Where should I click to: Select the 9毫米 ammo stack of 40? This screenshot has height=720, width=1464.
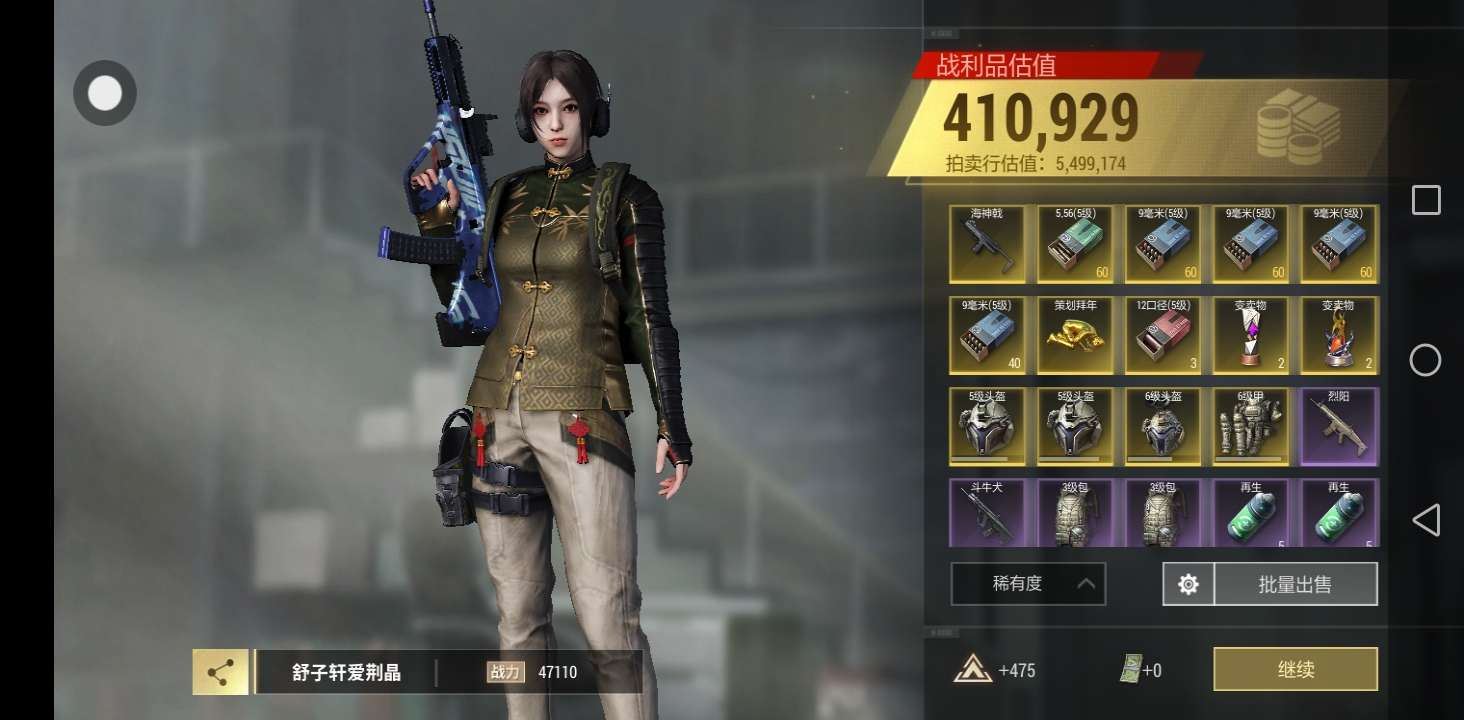987,335
